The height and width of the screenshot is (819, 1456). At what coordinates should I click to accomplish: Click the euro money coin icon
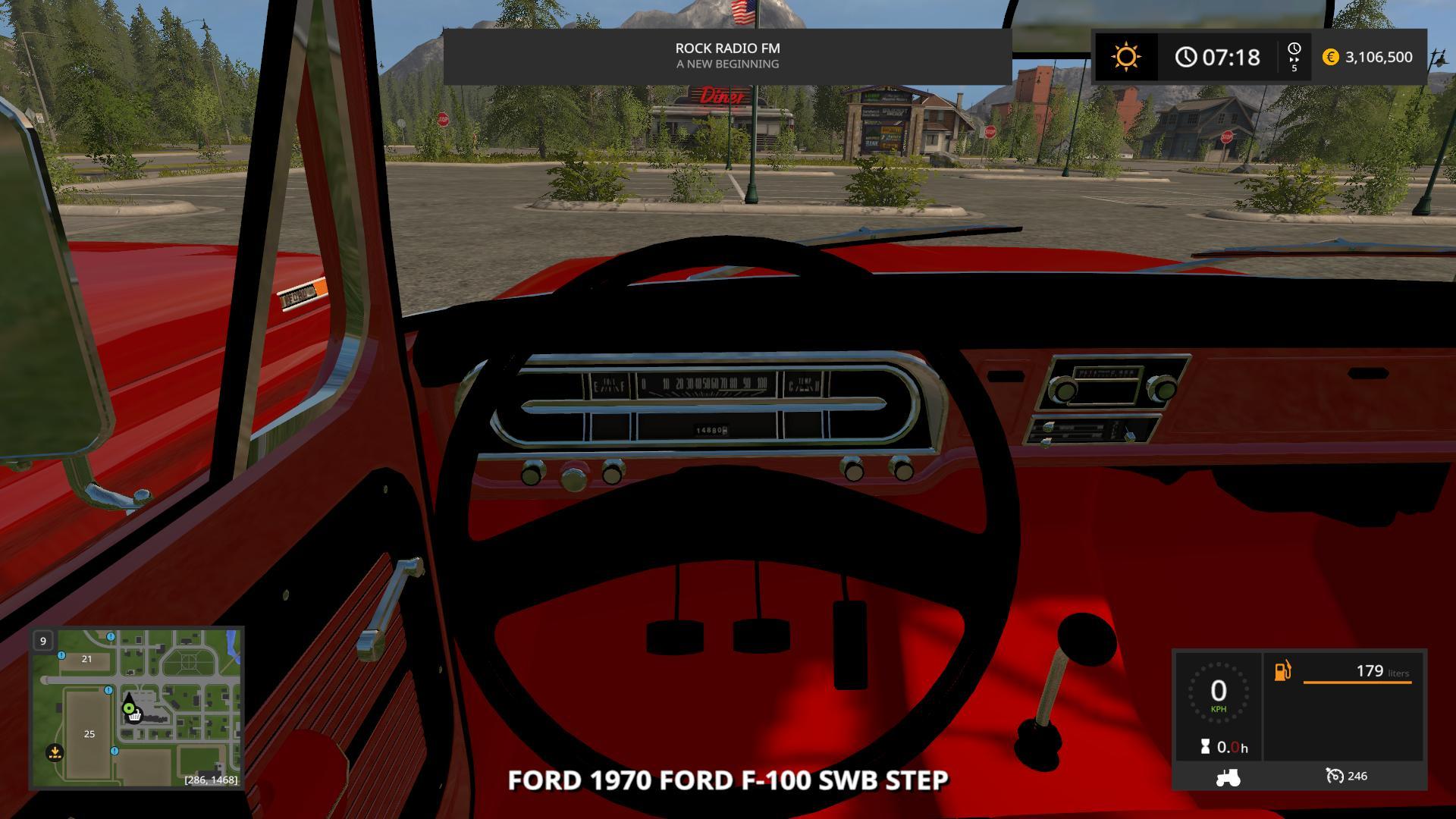pyautogui.click(x=1330, y=57)
